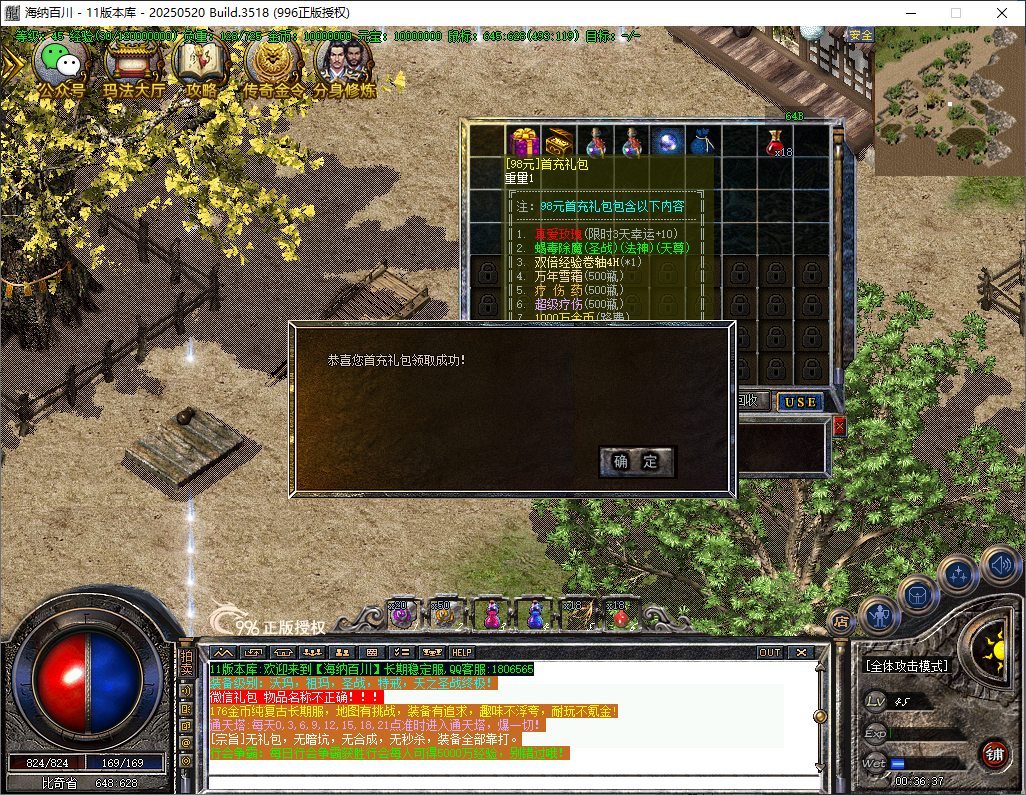1026x795 pixels.
Task: Select the blue drawstring pouch item
Action: (700, 141)
